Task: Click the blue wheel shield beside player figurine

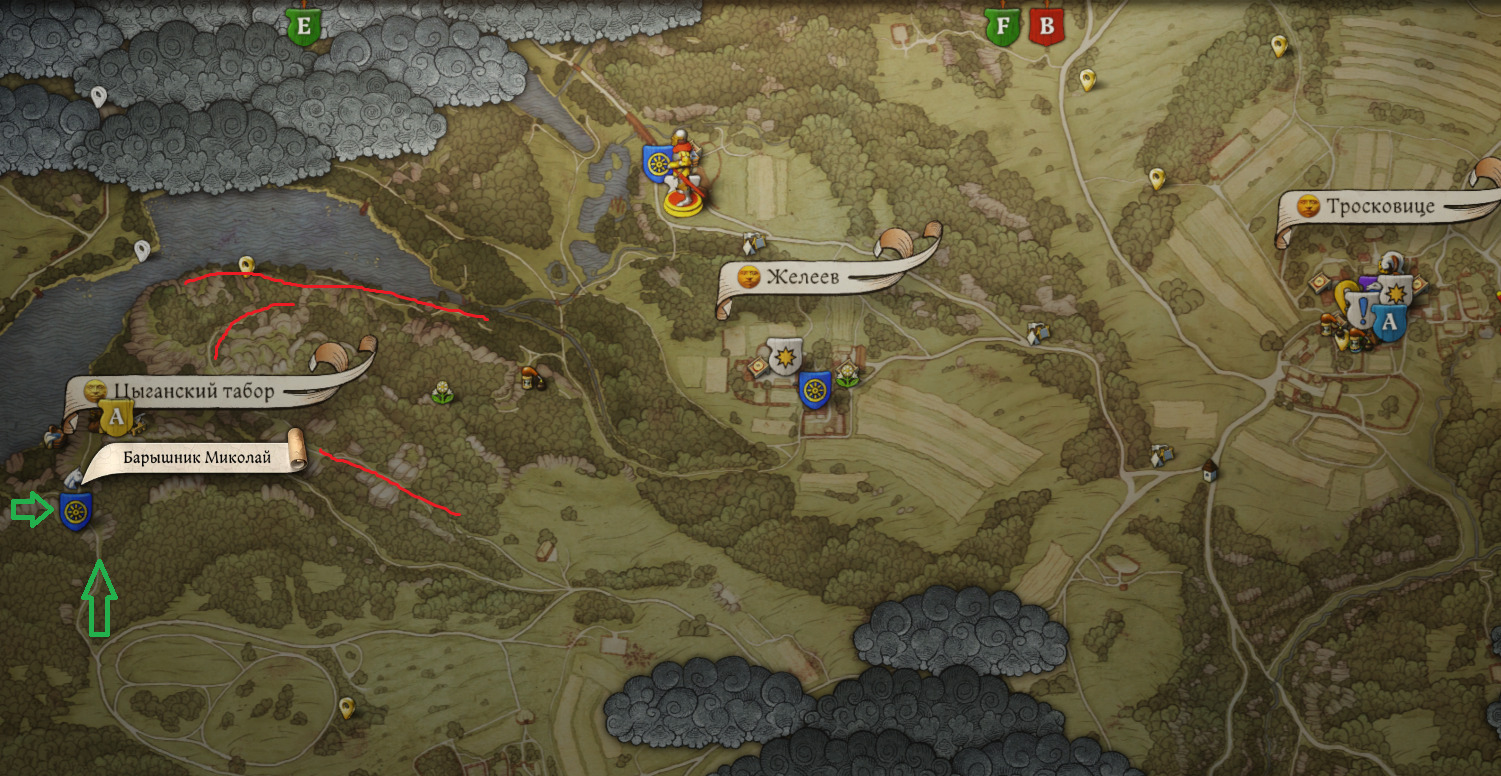Action: (657, 163)
